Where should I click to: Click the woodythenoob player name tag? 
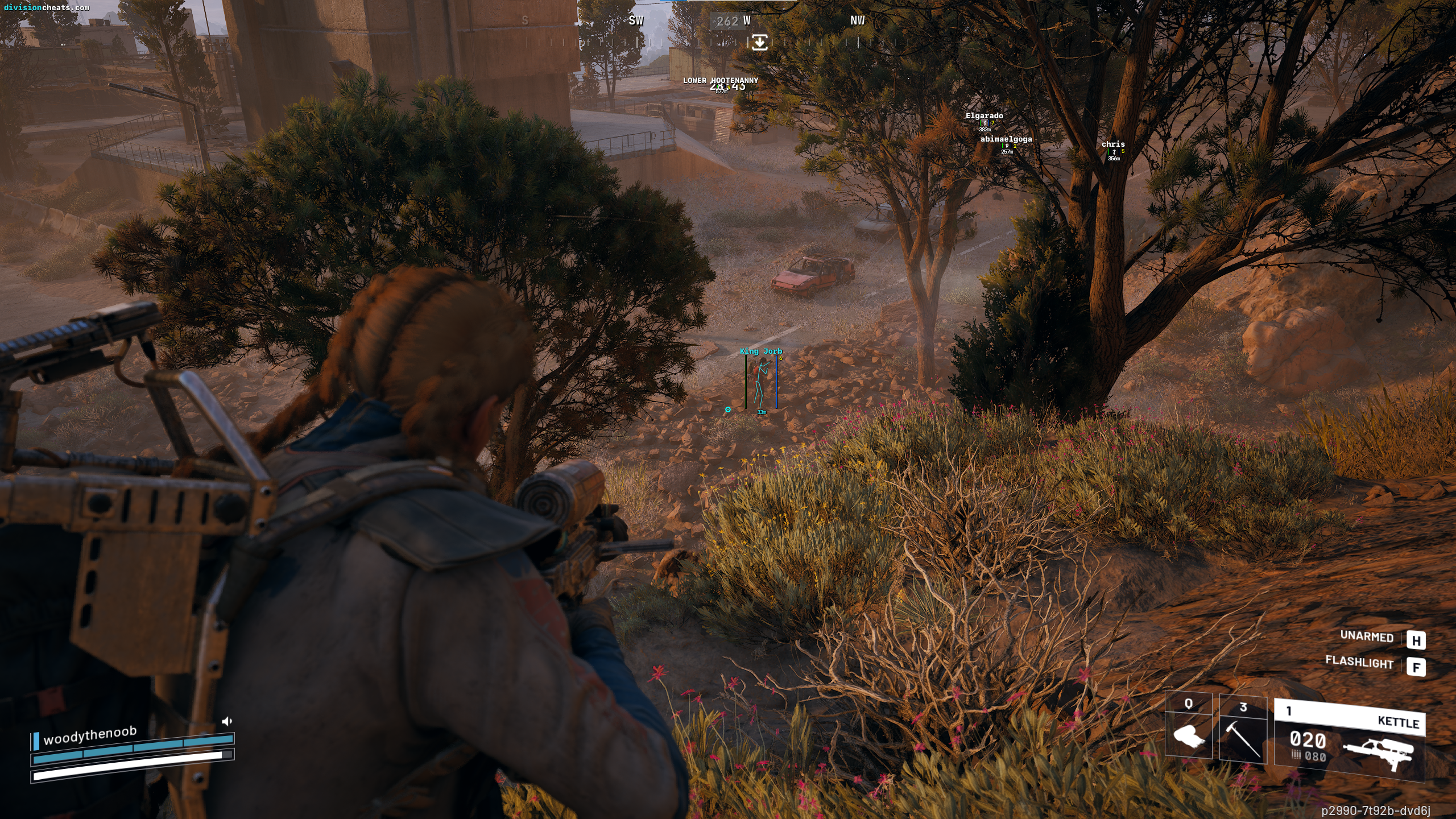(x=90, y=735)
